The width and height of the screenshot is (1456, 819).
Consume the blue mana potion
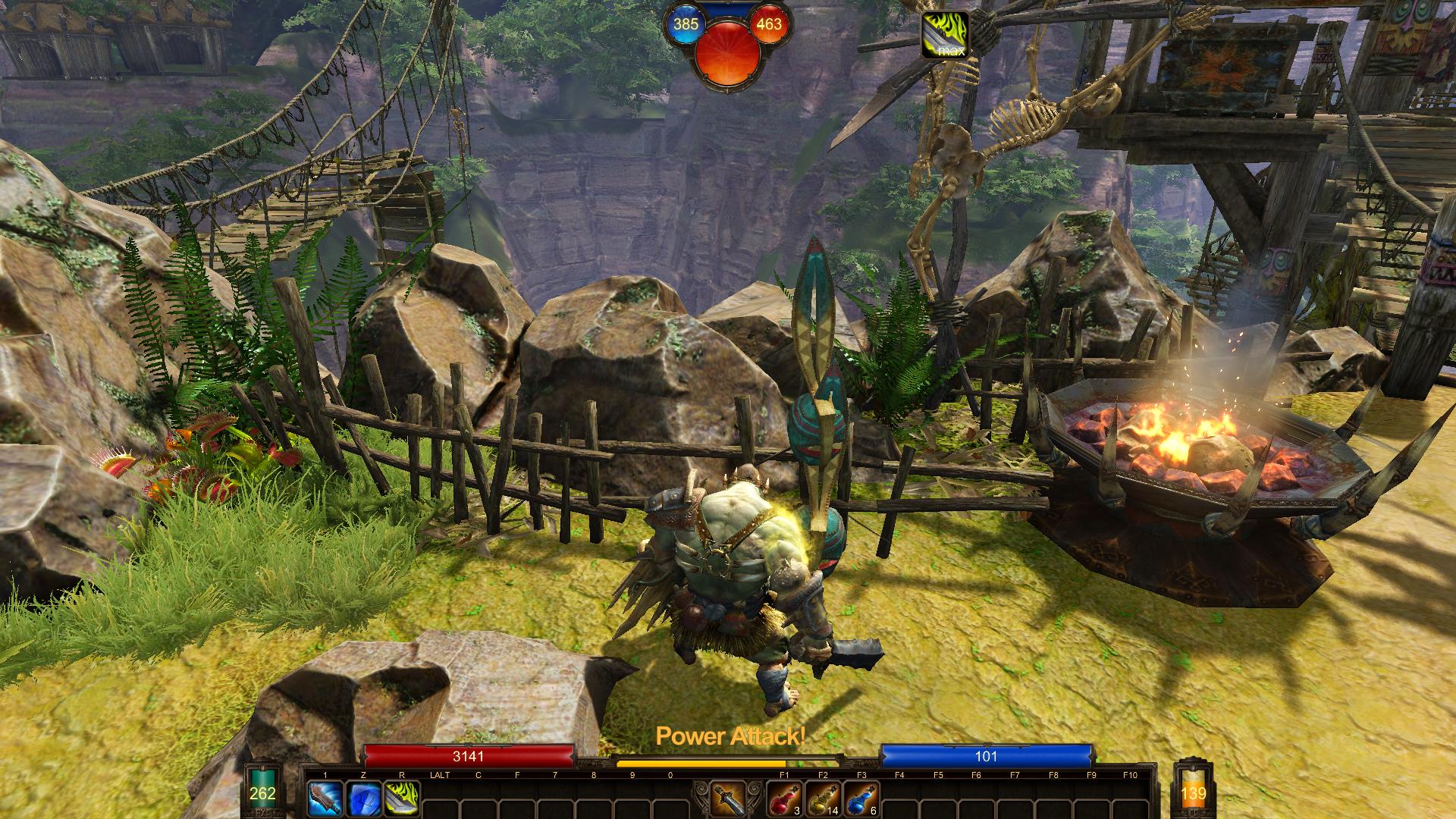[x=861, y=799]
